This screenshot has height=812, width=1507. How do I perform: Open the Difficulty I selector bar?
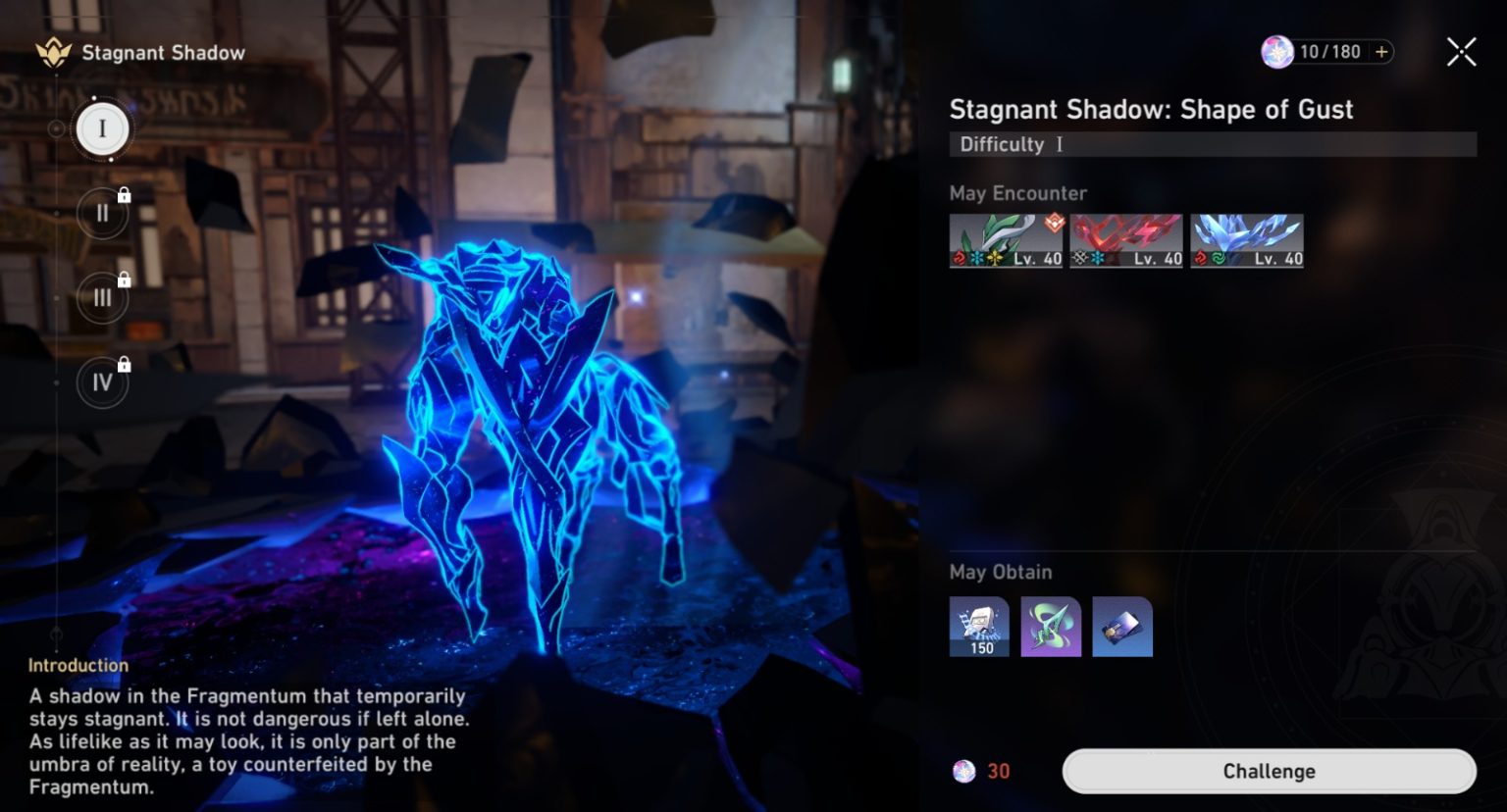pos(1213,144)
